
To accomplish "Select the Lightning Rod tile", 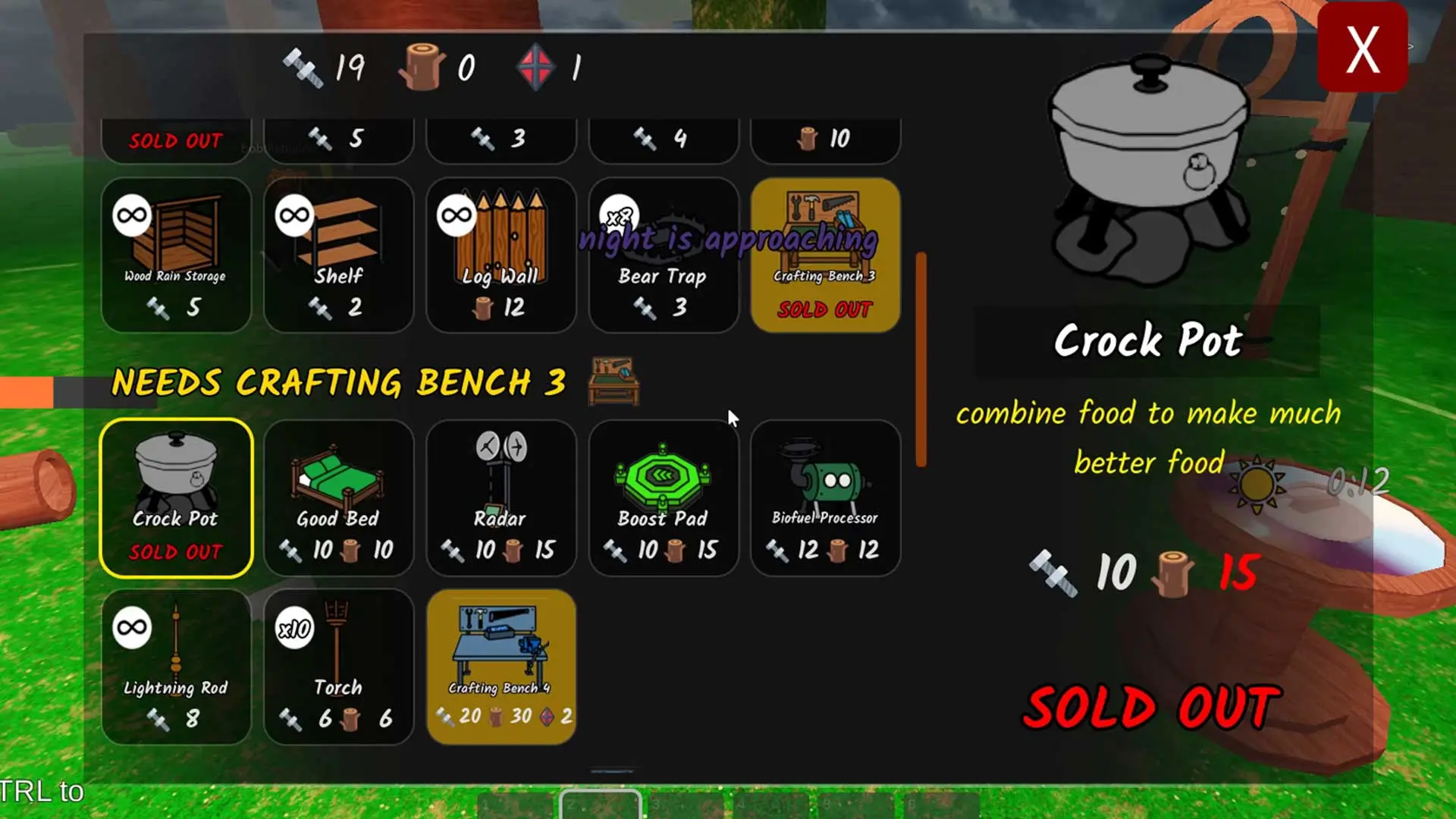I will click(x=176, y=666).
